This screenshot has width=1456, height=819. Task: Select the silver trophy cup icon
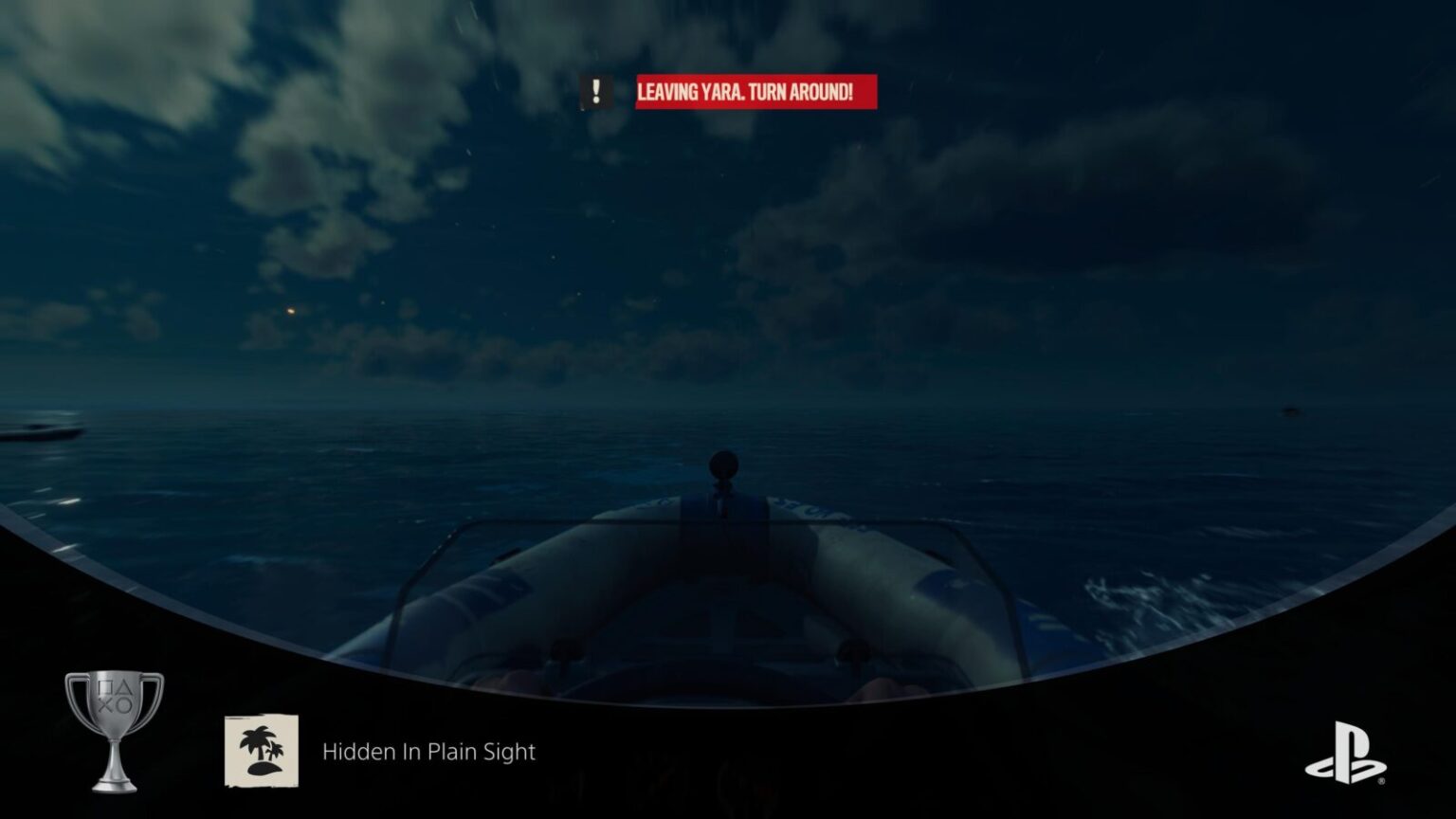click(114, 730)
